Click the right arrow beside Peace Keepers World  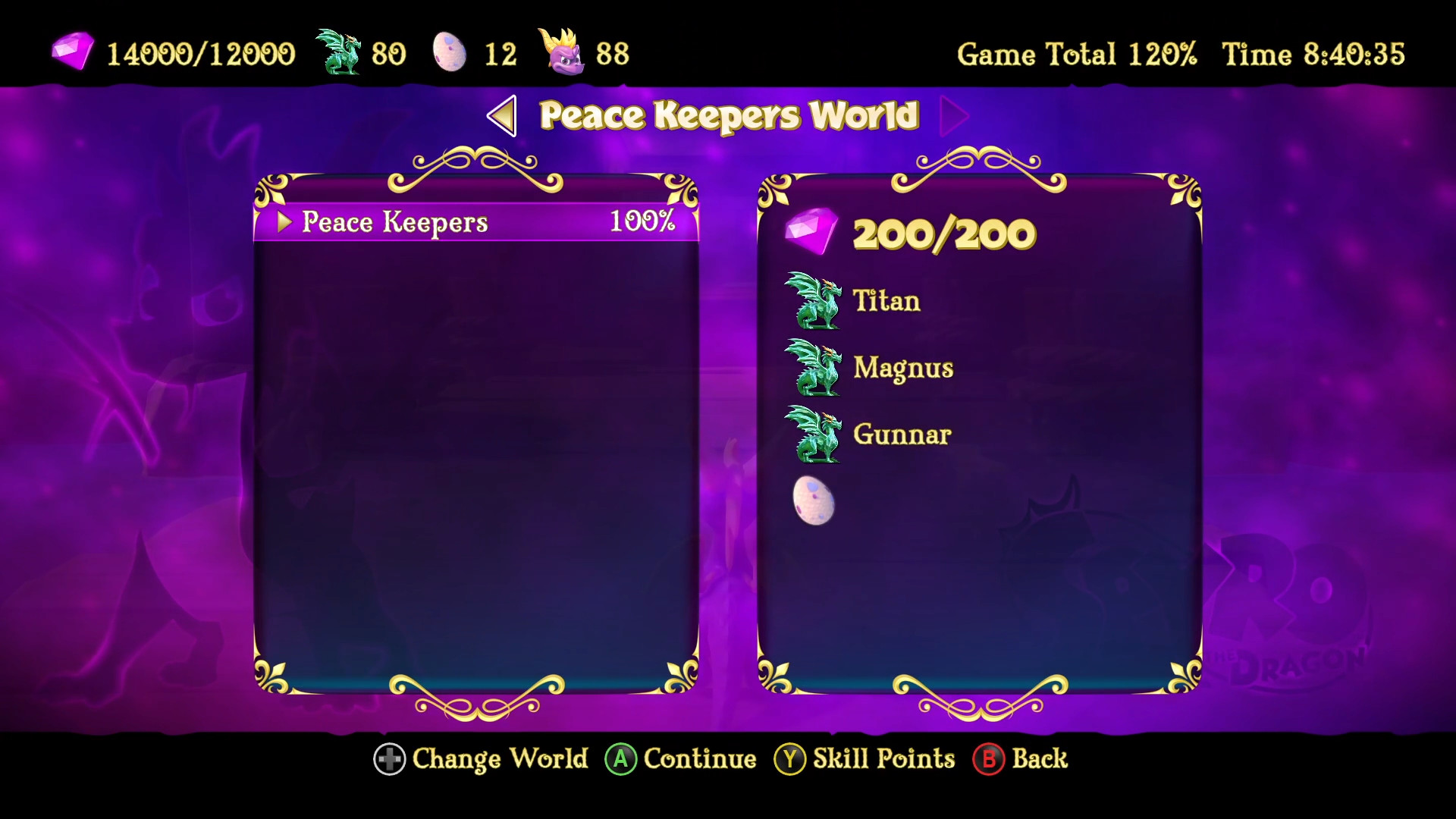(954, 117)
